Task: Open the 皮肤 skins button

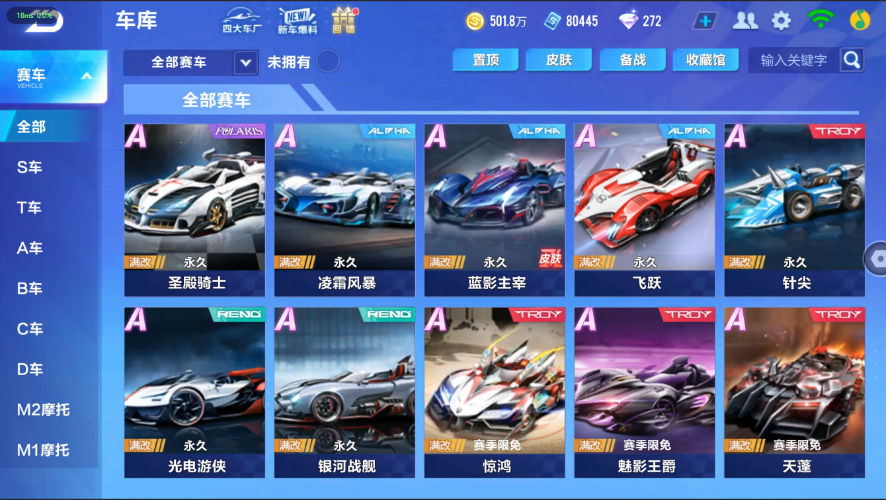Action: pyautogui.click(x=559, y=60)
